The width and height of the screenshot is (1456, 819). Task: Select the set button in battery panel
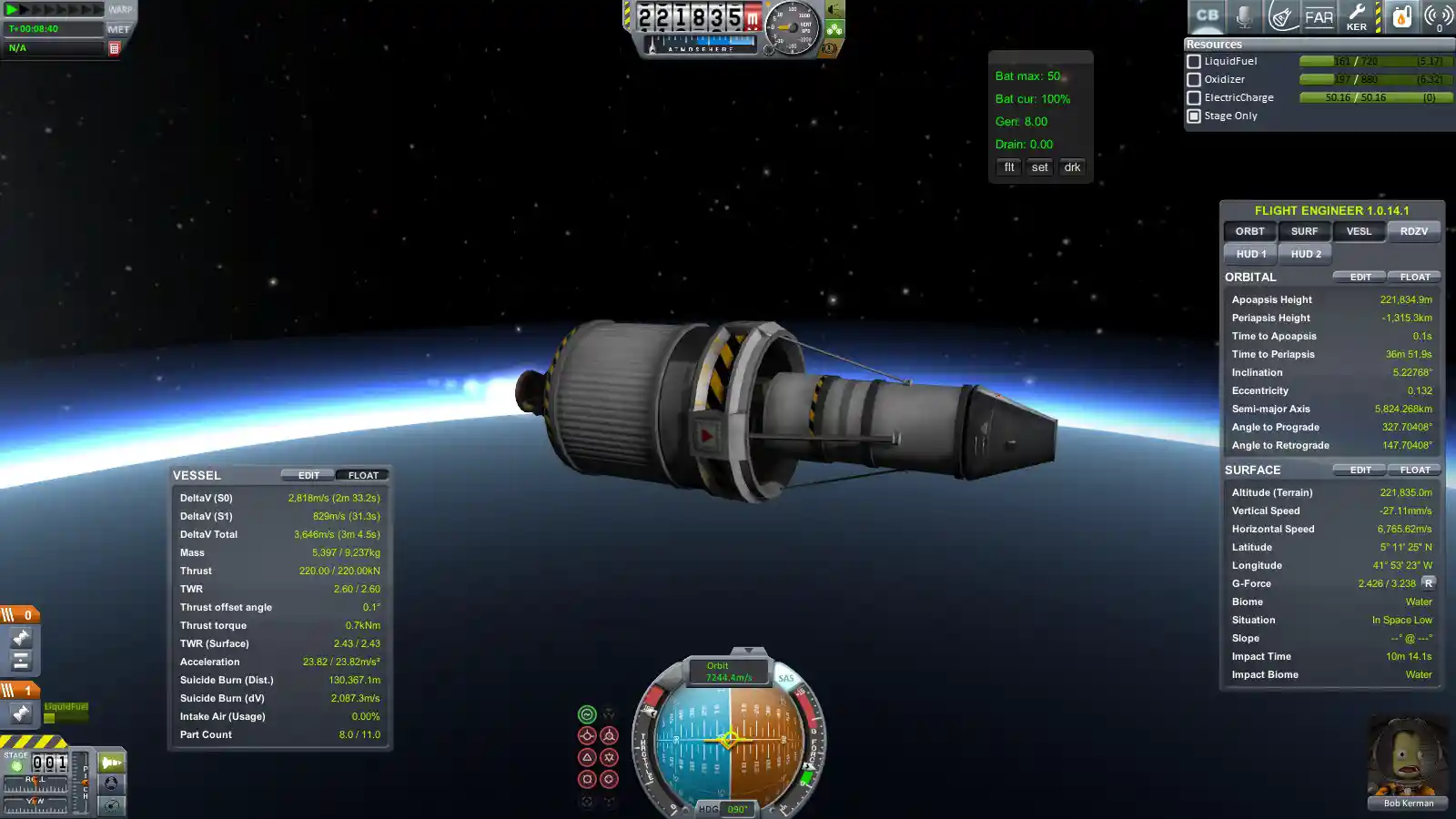click(1039, 167)
